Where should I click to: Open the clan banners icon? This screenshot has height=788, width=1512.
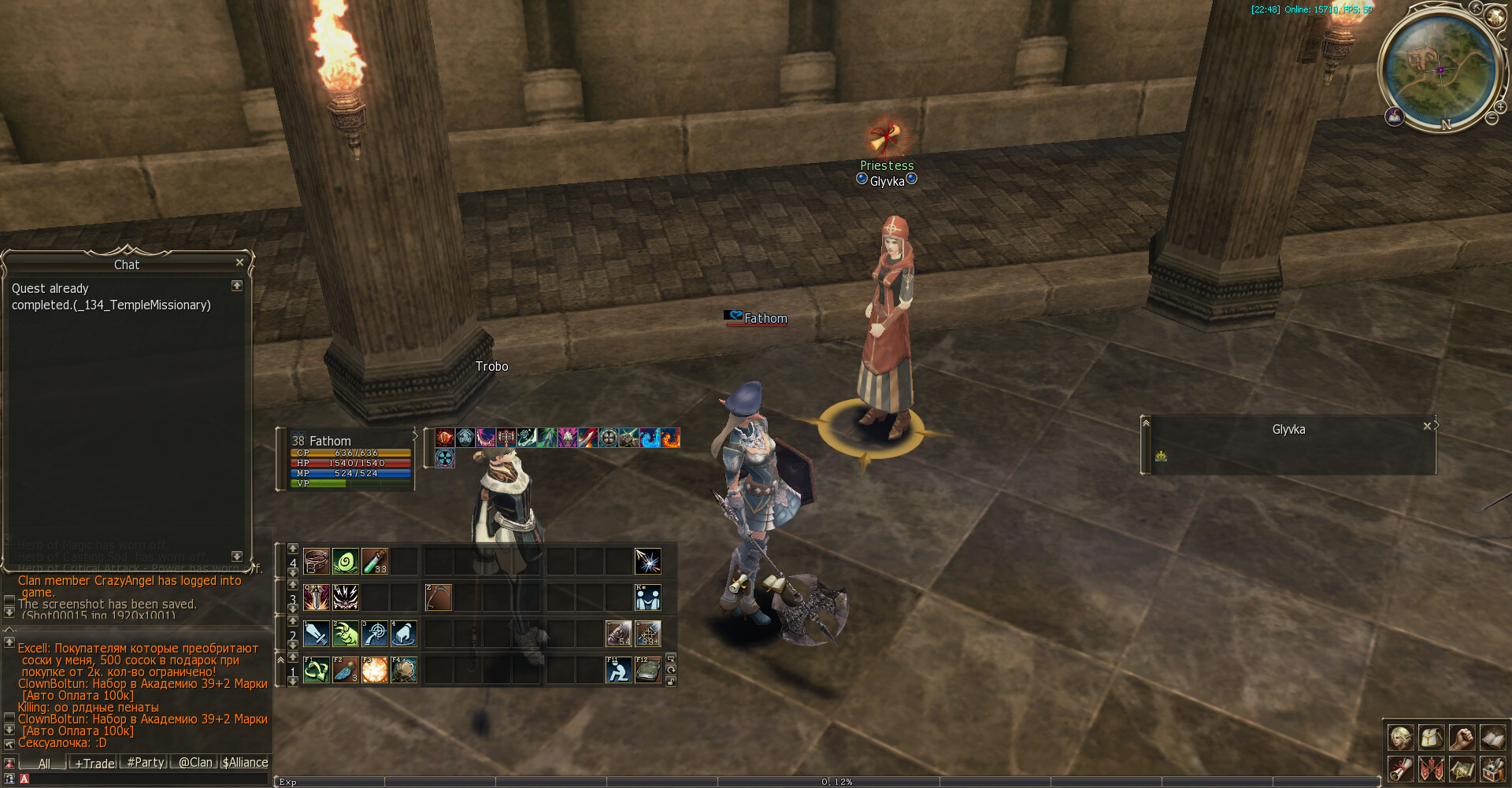click(1431, 768)
